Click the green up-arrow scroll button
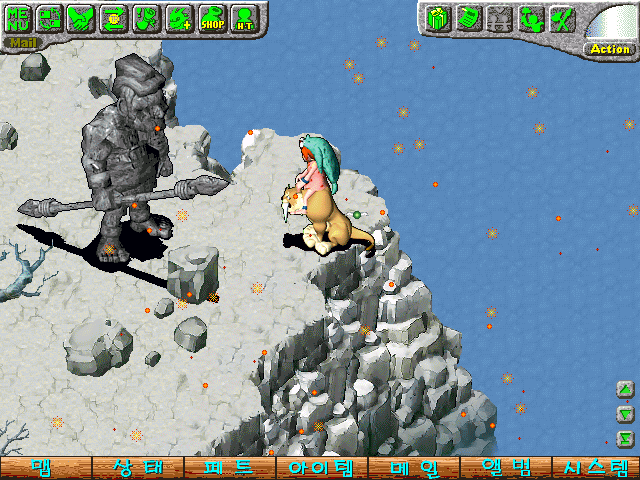Screen dimensions: 640x480 tap(625, 389)
